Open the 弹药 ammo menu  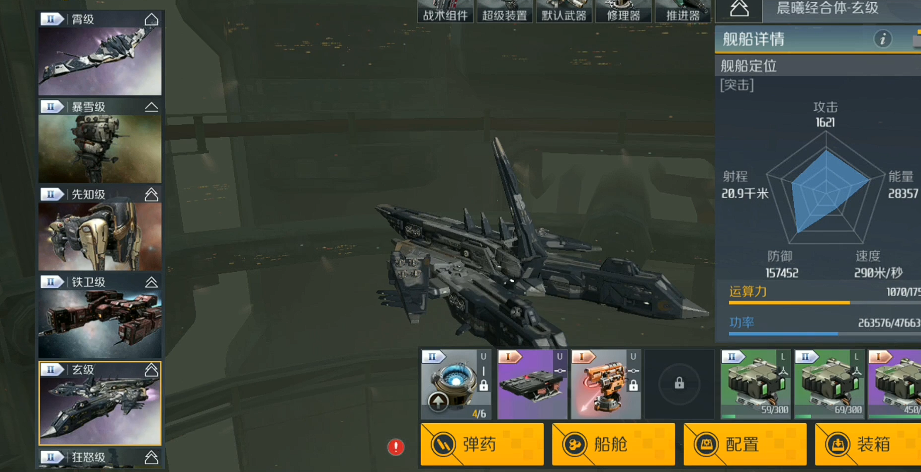point(482,444)
